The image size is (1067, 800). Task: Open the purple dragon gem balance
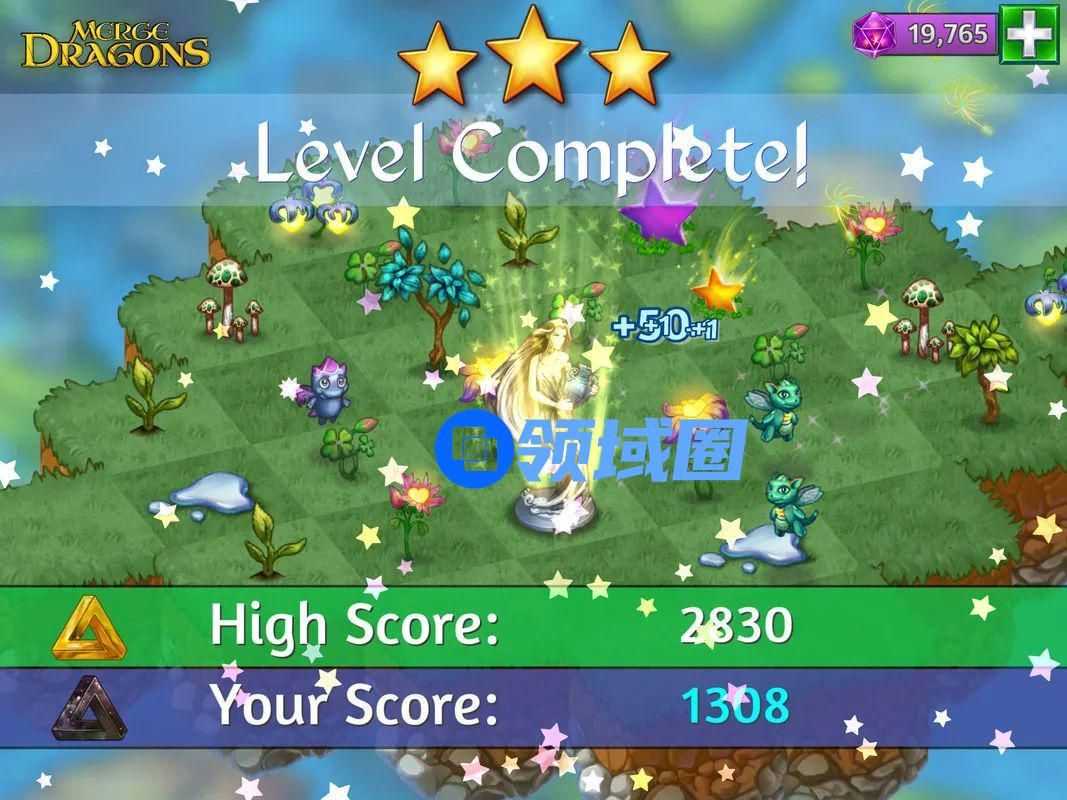[925, 34]
